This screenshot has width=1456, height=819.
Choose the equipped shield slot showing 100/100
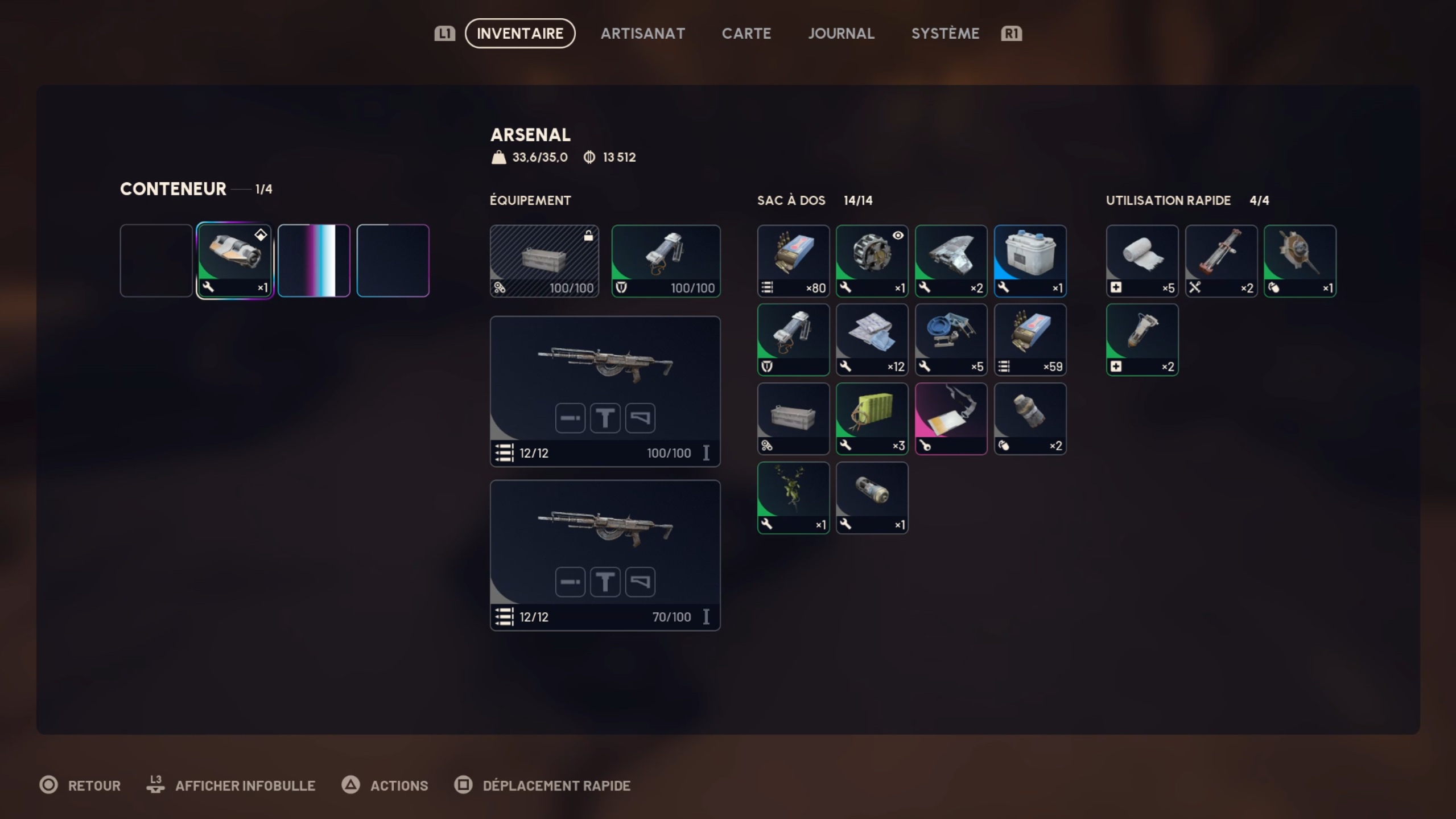coord(666,261)
